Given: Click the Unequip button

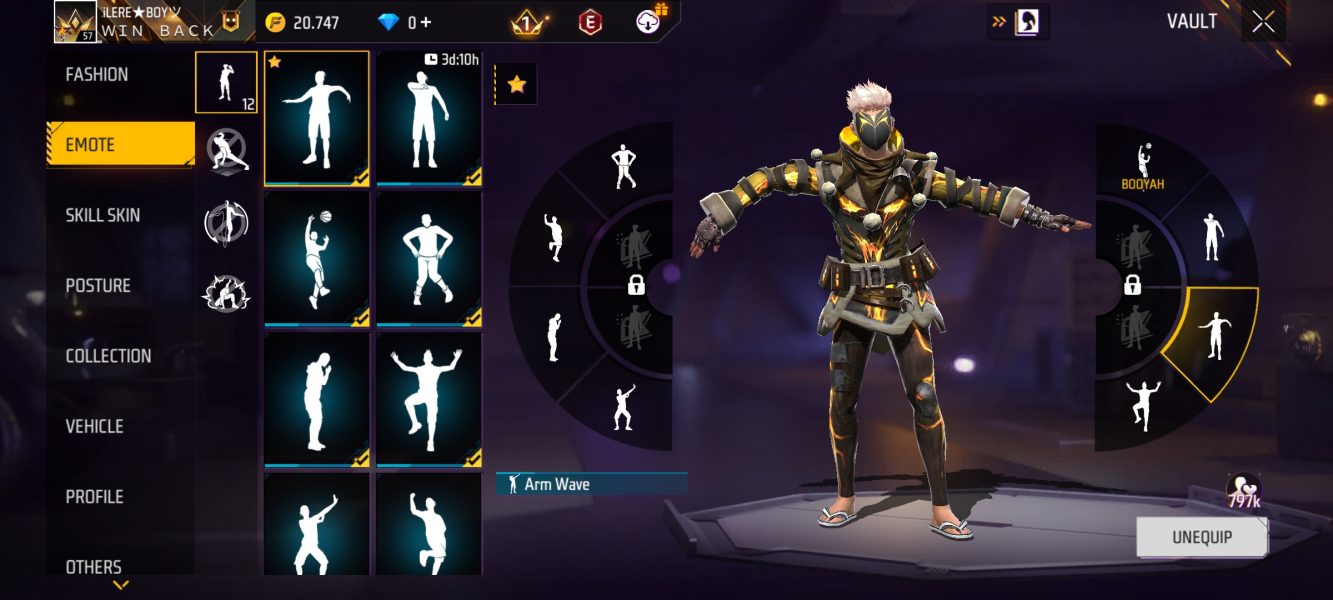Looking at the screenshot, I should [x=1201, y=537].
